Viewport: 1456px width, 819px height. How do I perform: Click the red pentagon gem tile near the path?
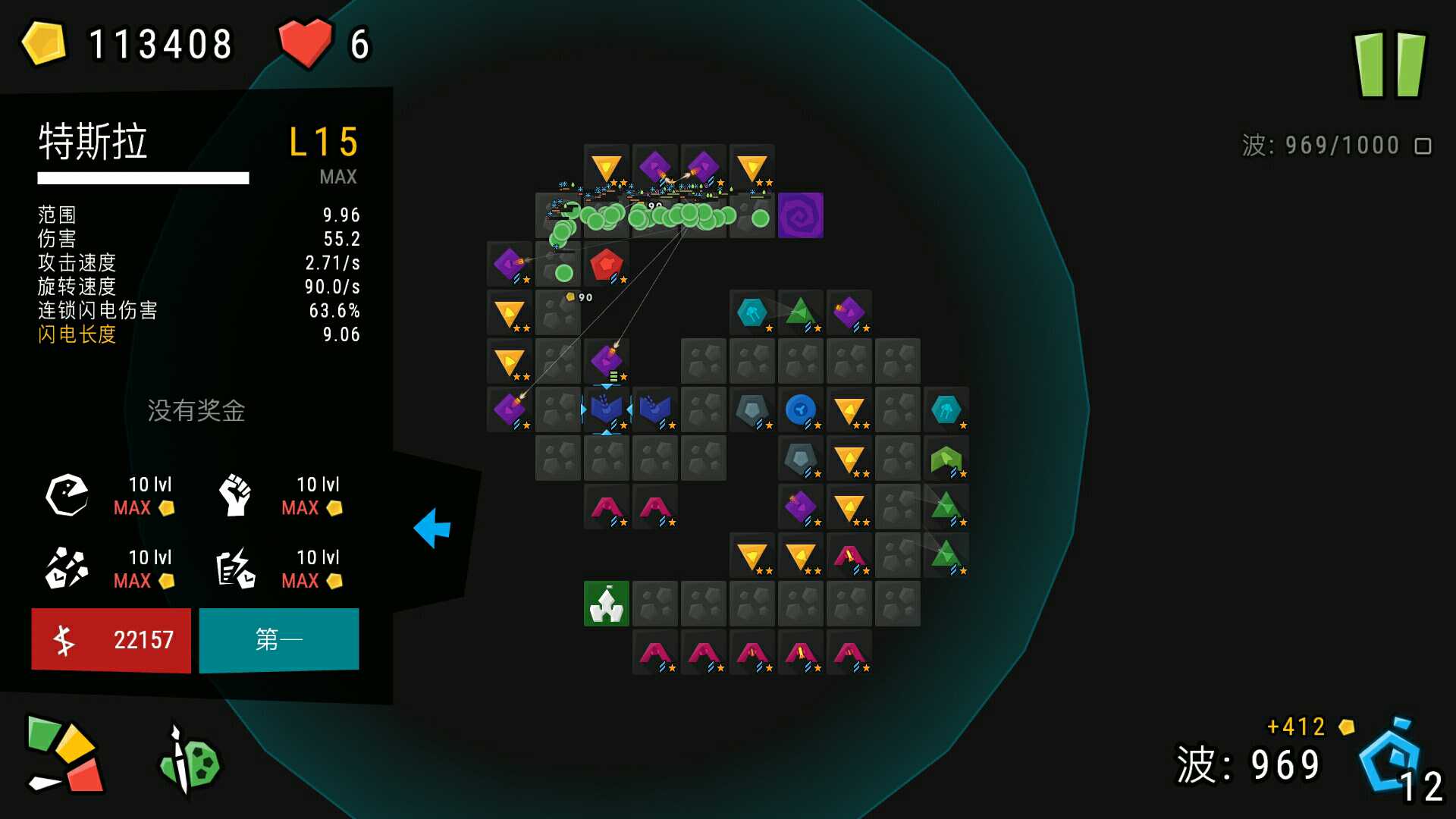coord(605,264)
